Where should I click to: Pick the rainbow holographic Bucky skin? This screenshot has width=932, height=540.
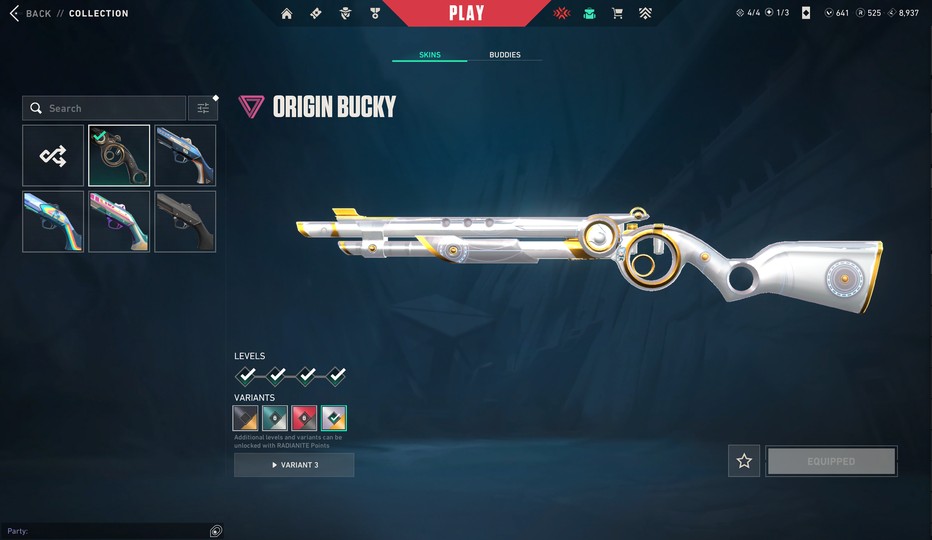pyautogui.click(x=53, y=221)
